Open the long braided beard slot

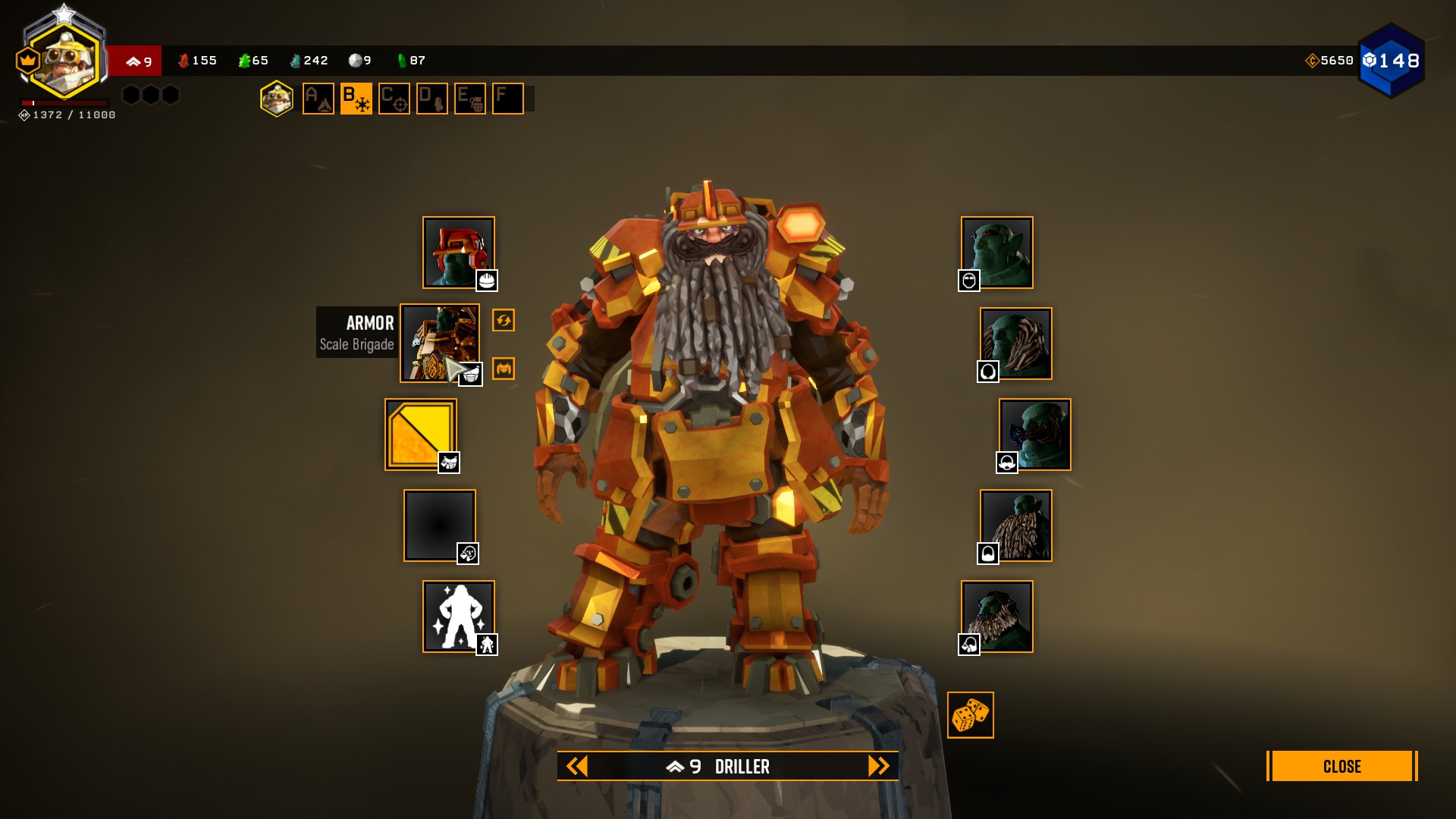pos(1015,525)
